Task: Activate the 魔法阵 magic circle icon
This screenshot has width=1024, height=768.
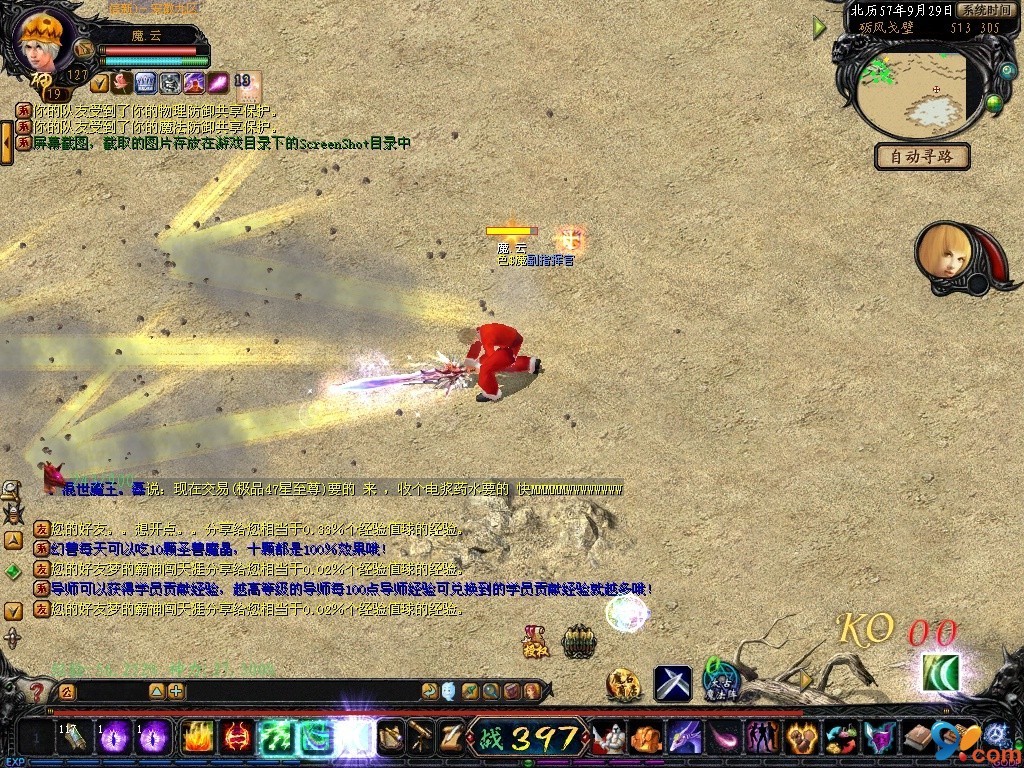Action: [x=720, y=682]
